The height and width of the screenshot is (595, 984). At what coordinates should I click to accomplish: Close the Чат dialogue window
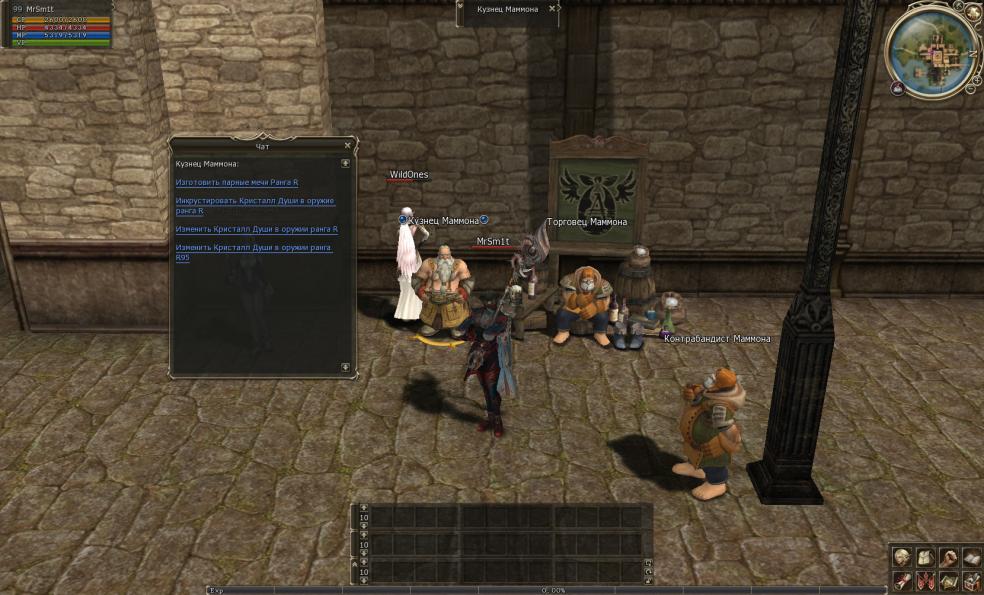[x=347, y=145]
